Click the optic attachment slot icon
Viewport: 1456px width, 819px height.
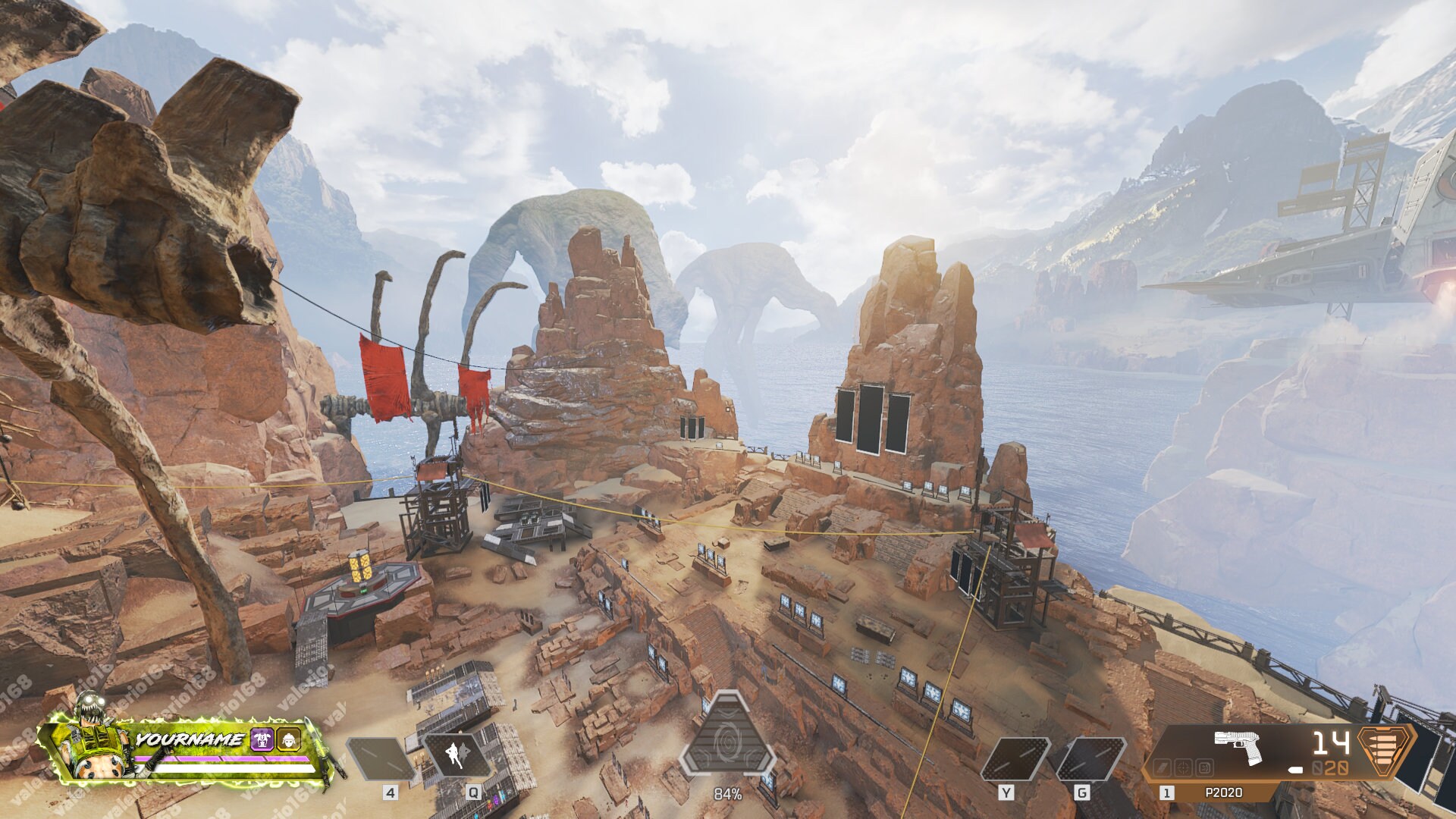tap(1182, 767)
